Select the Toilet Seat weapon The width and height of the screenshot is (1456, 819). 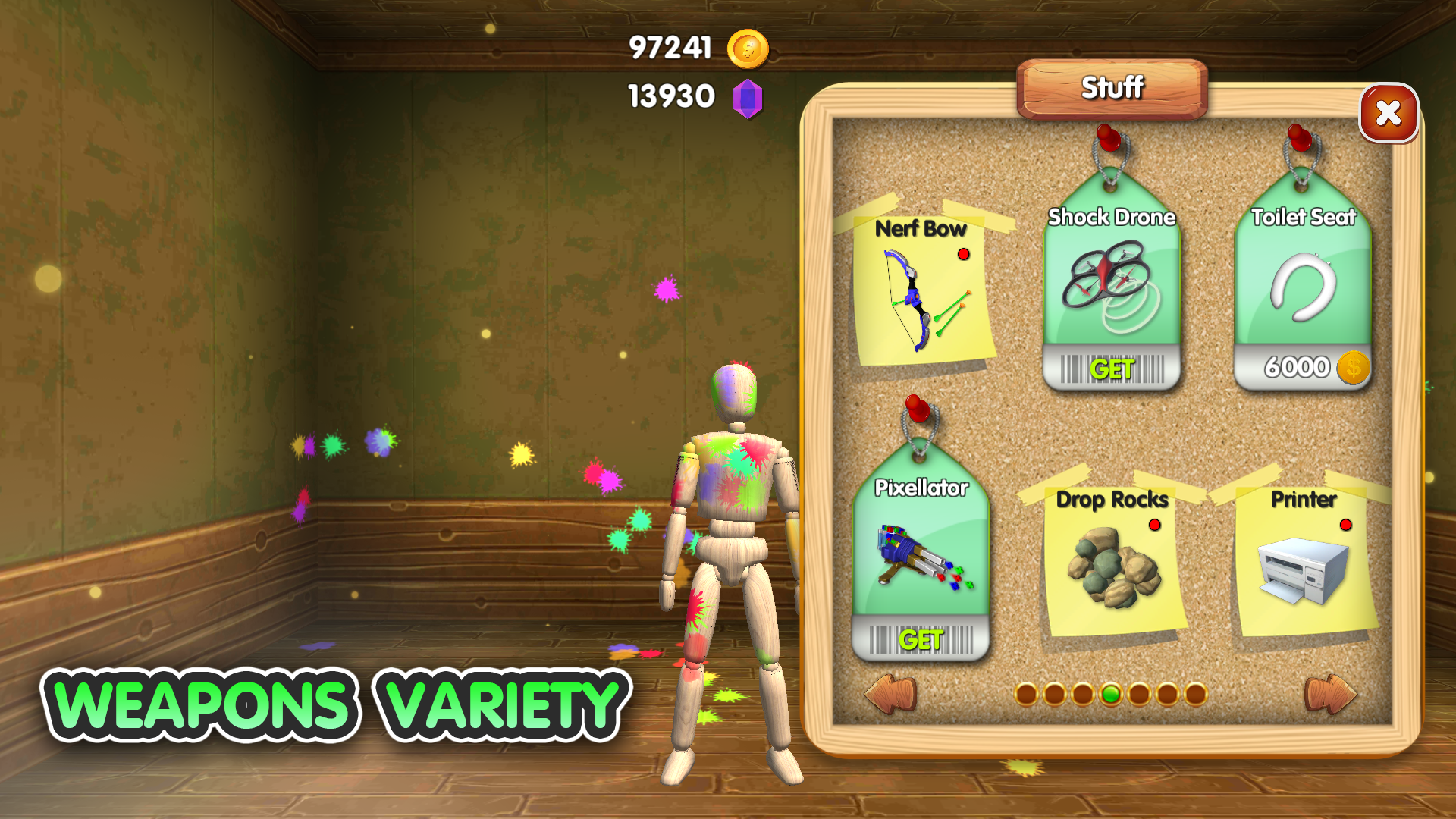(x=1303, y=288)
